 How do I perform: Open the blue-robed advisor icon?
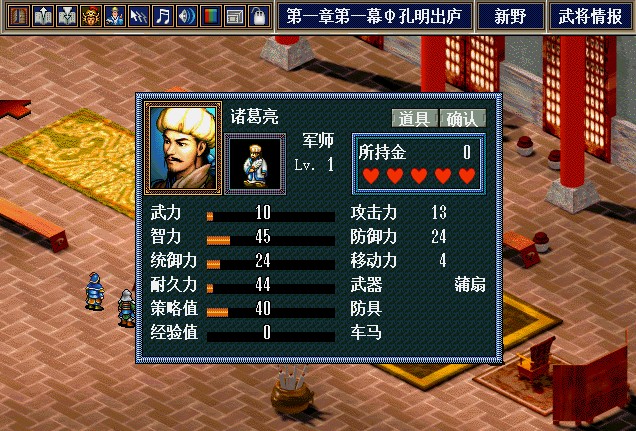pos(115,16)
